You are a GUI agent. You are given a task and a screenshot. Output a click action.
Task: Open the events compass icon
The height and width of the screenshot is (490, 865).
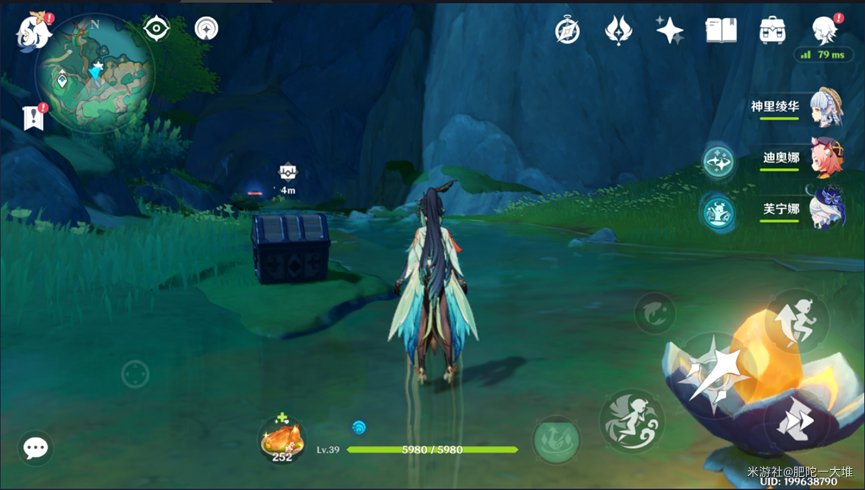tap(569, 30)
